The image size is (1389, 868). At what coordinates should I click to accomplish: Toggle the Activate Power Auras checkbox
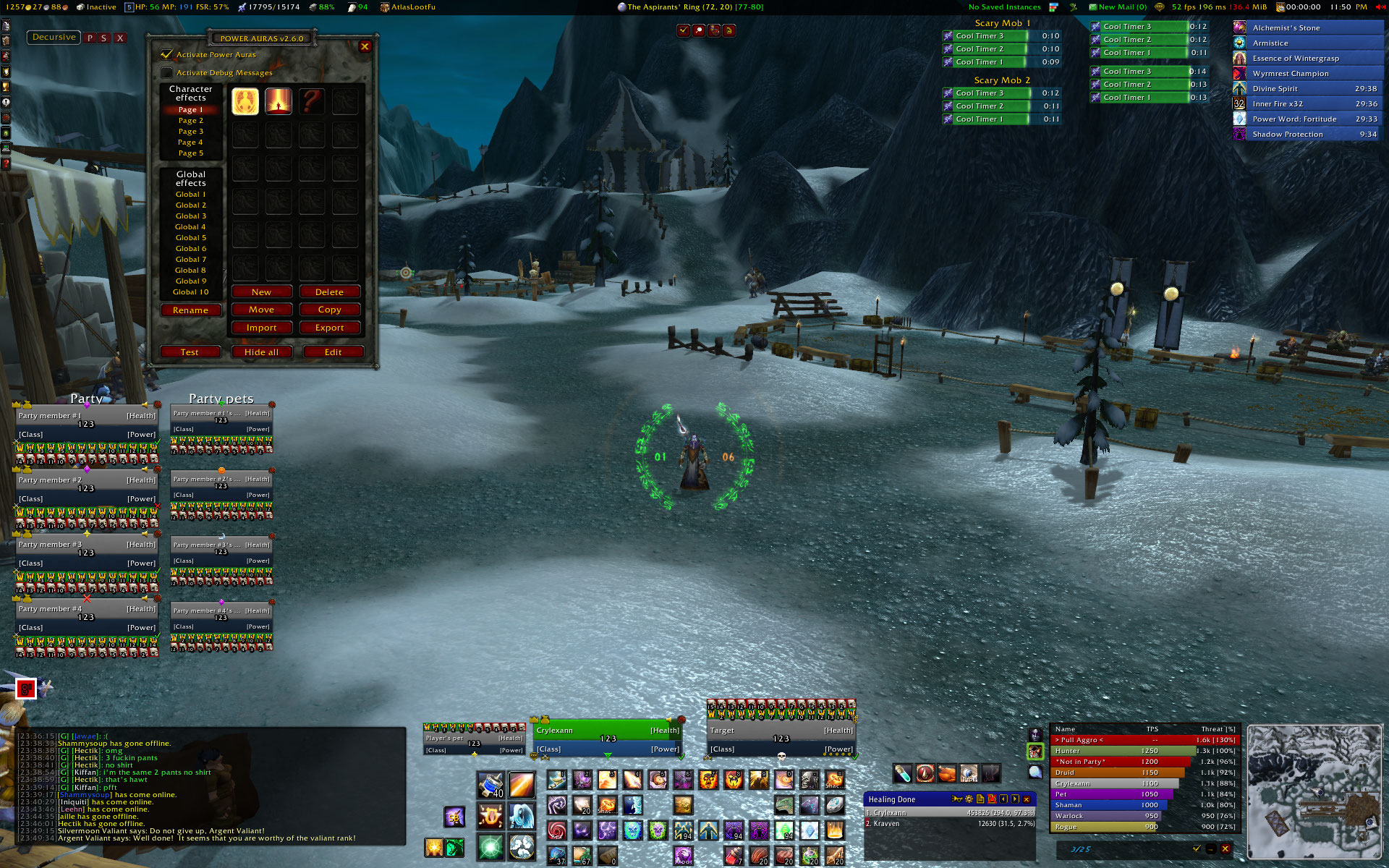click(x=167, y=55)
